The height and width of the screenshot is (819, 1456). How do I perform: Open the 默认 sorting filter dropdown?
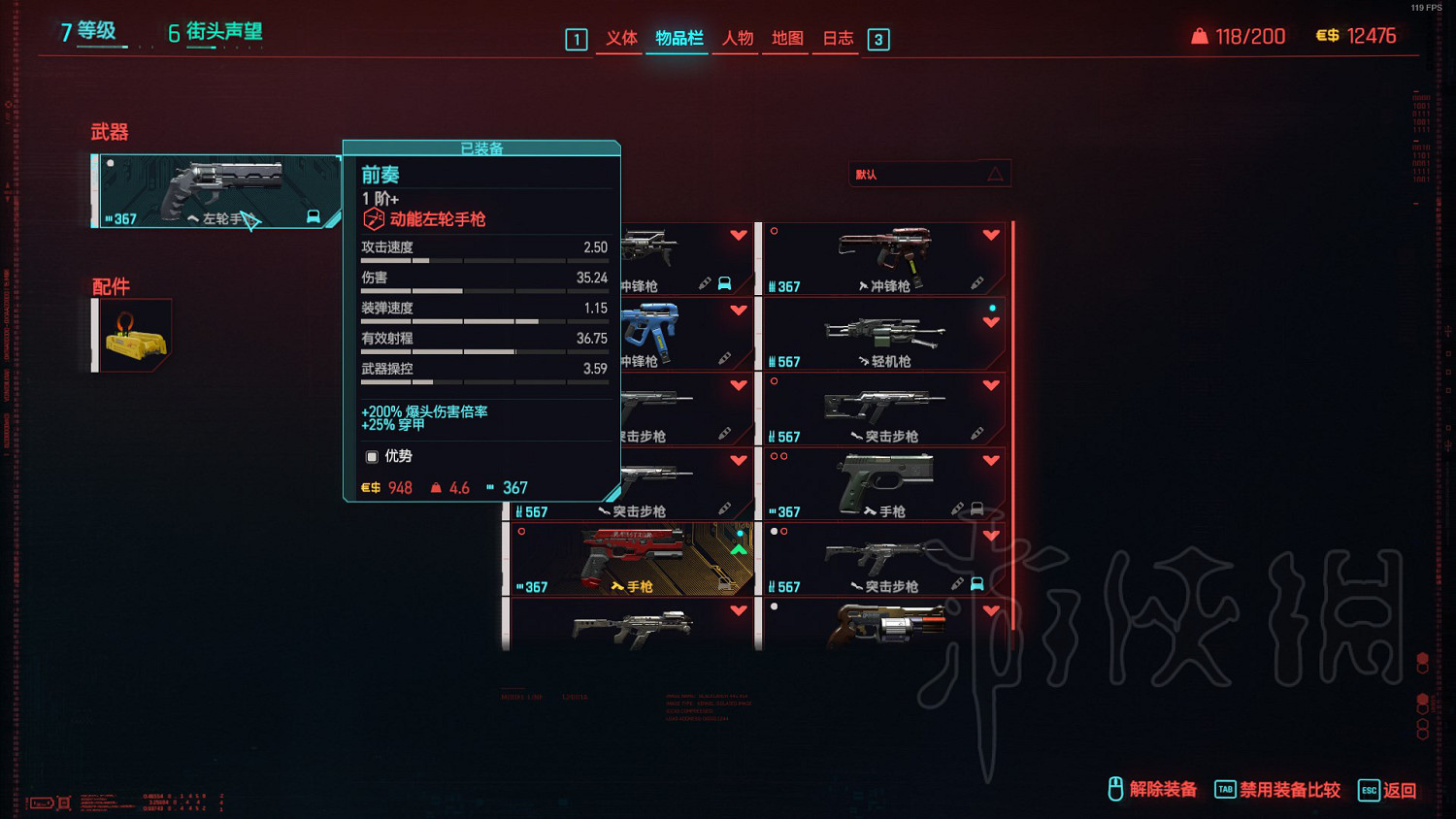click(x=929, y=174)
